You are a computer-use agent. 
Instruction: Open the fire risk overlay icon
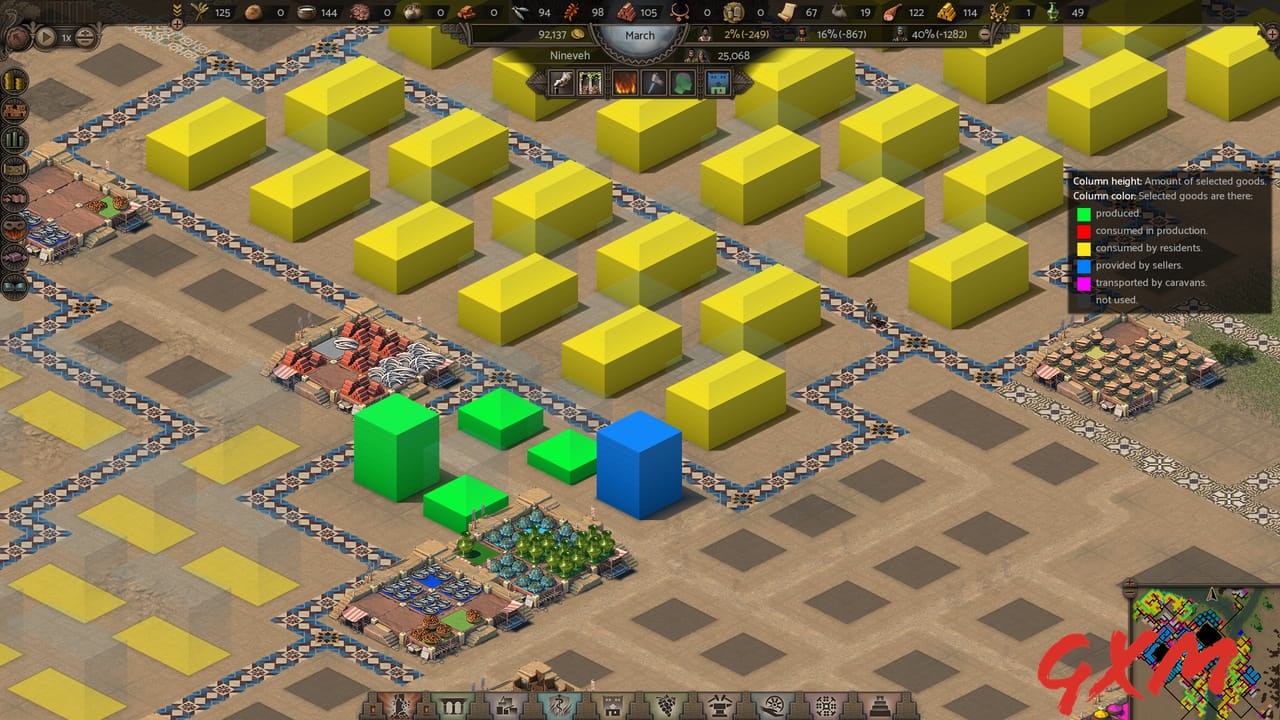click(x=625, y=82)
